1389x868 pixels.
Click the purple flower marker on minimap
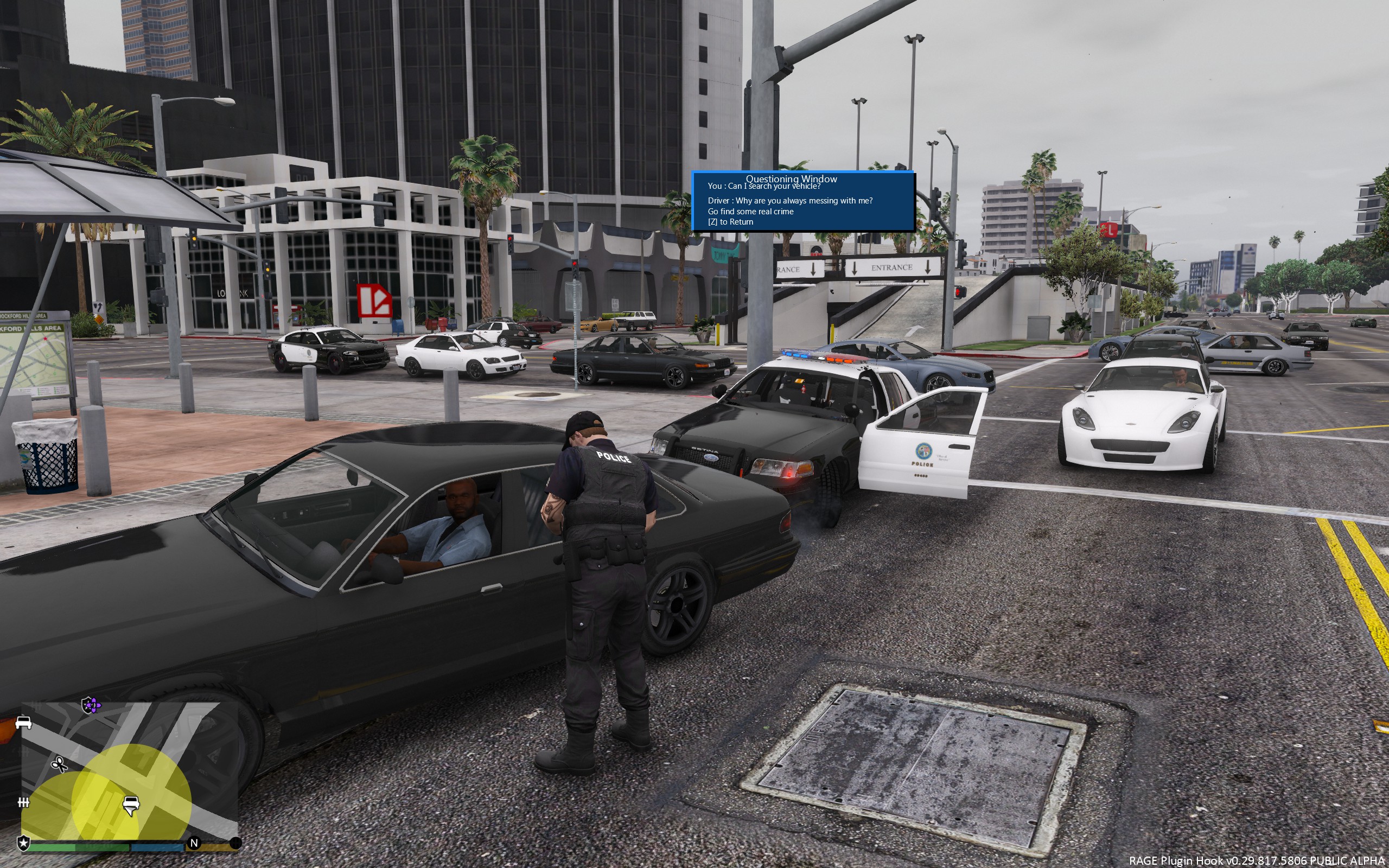[91, 705]
